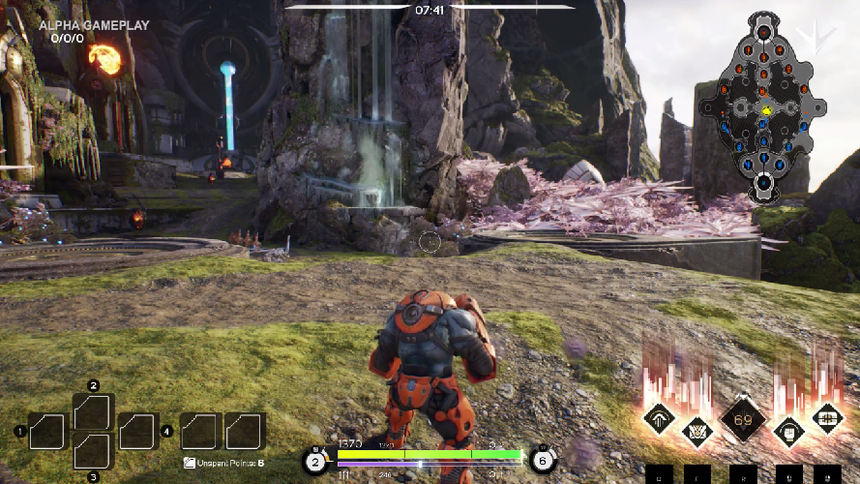Select card slot numbered 2
This screenshot has height=484, width=860.
tap(93, 412)
